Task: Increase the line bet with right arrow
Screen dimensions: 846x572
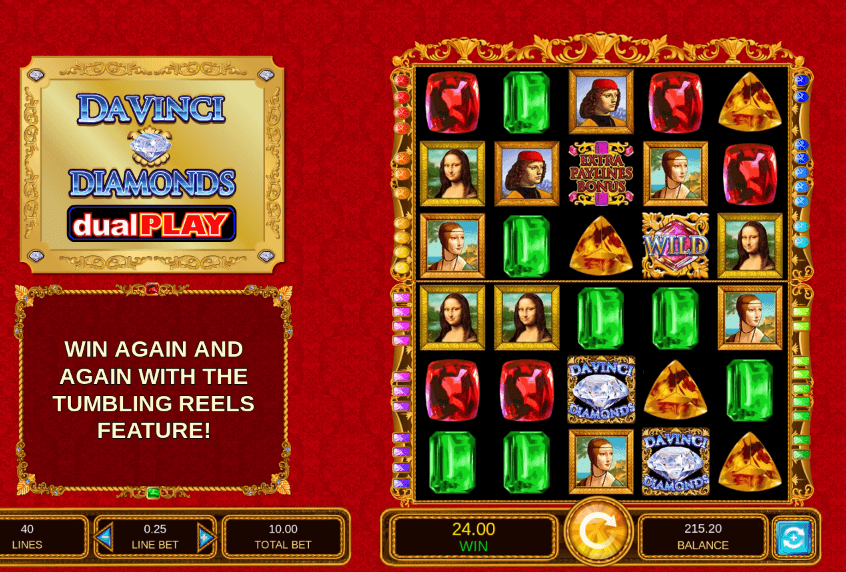Action: [x=205, y=536]
